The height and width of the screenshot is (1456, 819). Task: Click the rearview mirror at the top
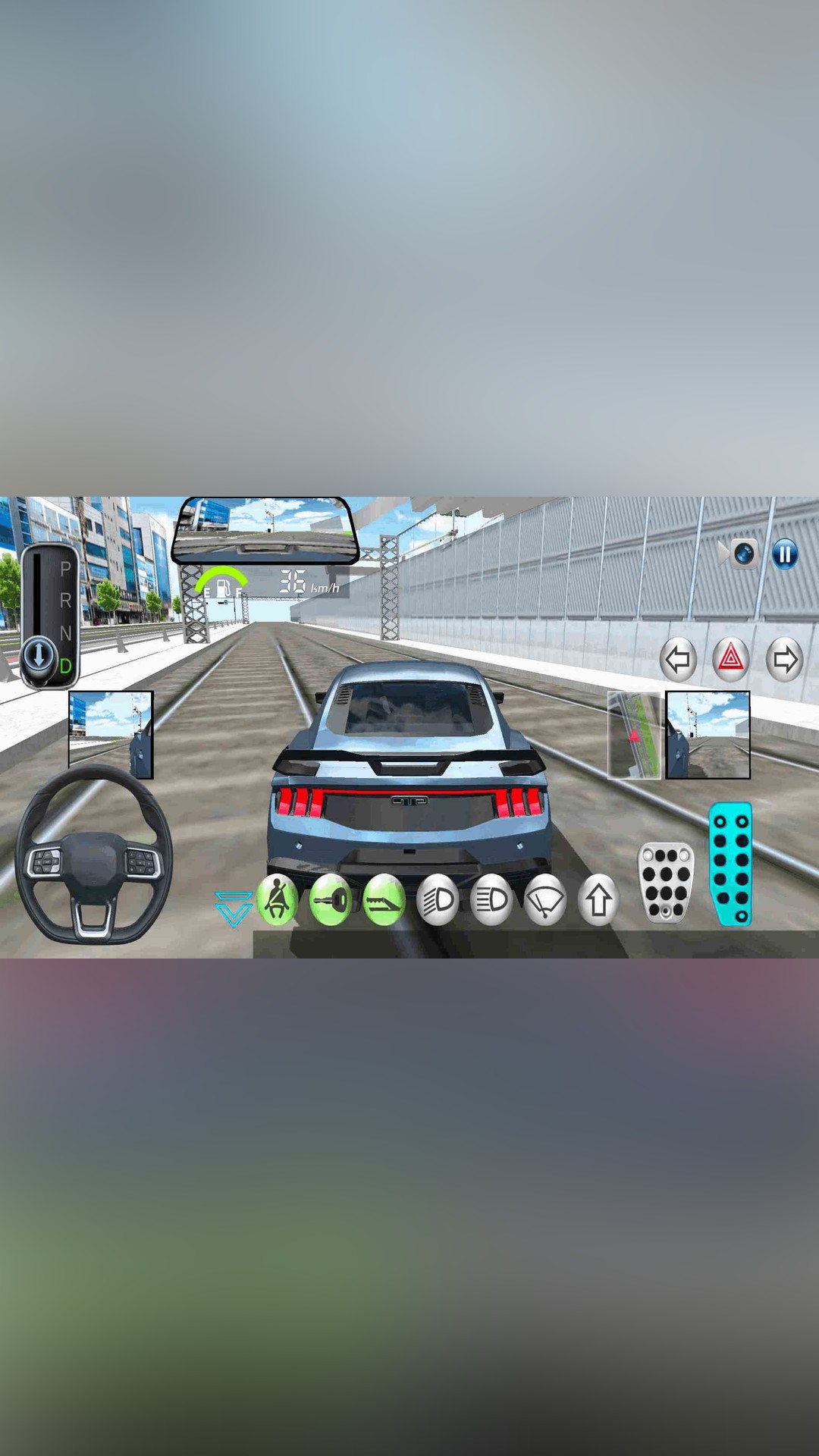[x=264, y=529]
